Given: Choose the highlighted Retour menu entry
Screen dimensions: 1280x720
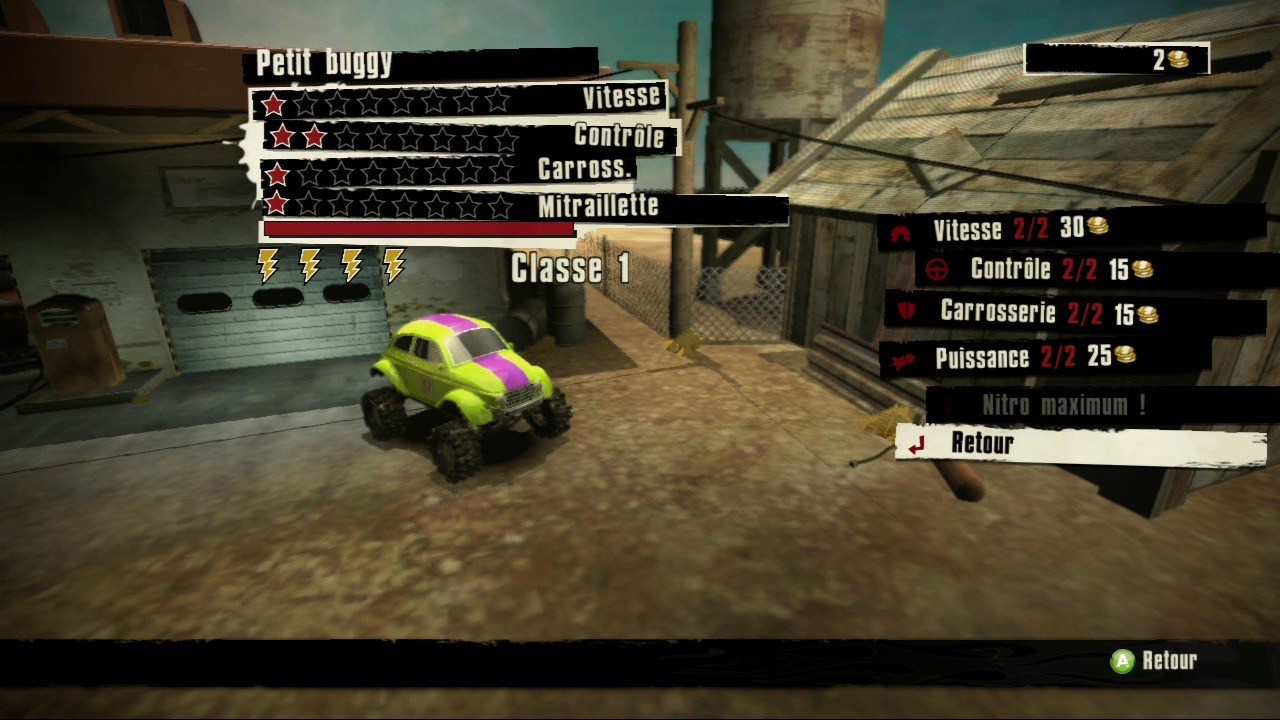Looking at the screenshot, I should [1080, 444].
